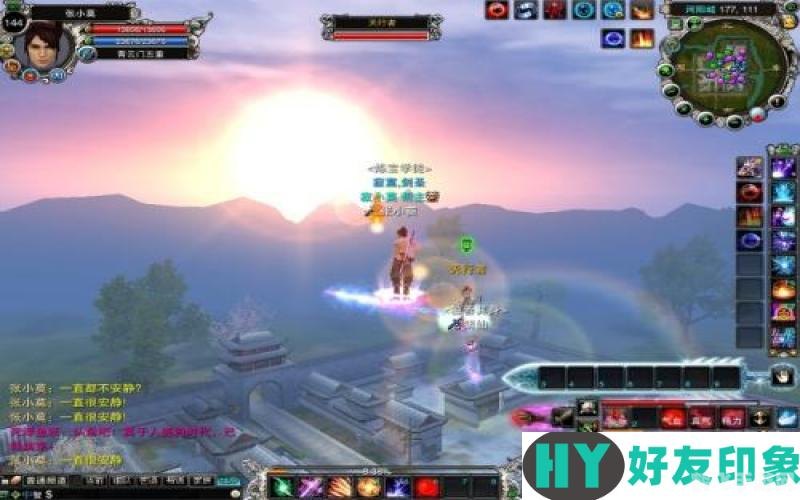The image size is (800, 500).
Task: Activate the red ring skill in the side bar
Action: pyautogui.click(x=749, y=192)
